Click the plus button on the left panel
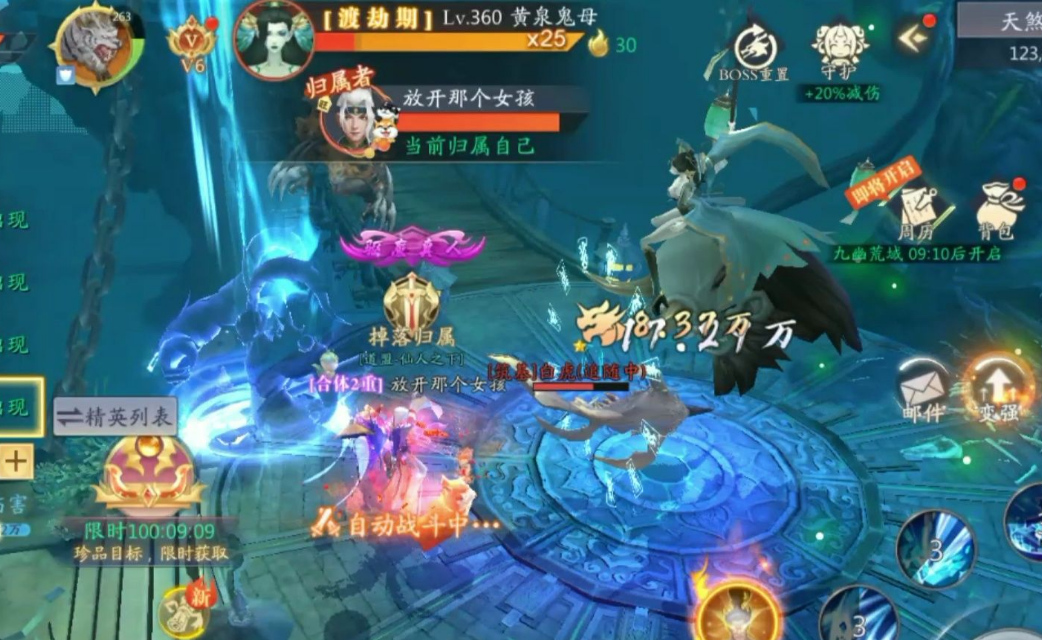 pyautogui.click(x=18, y=461)
